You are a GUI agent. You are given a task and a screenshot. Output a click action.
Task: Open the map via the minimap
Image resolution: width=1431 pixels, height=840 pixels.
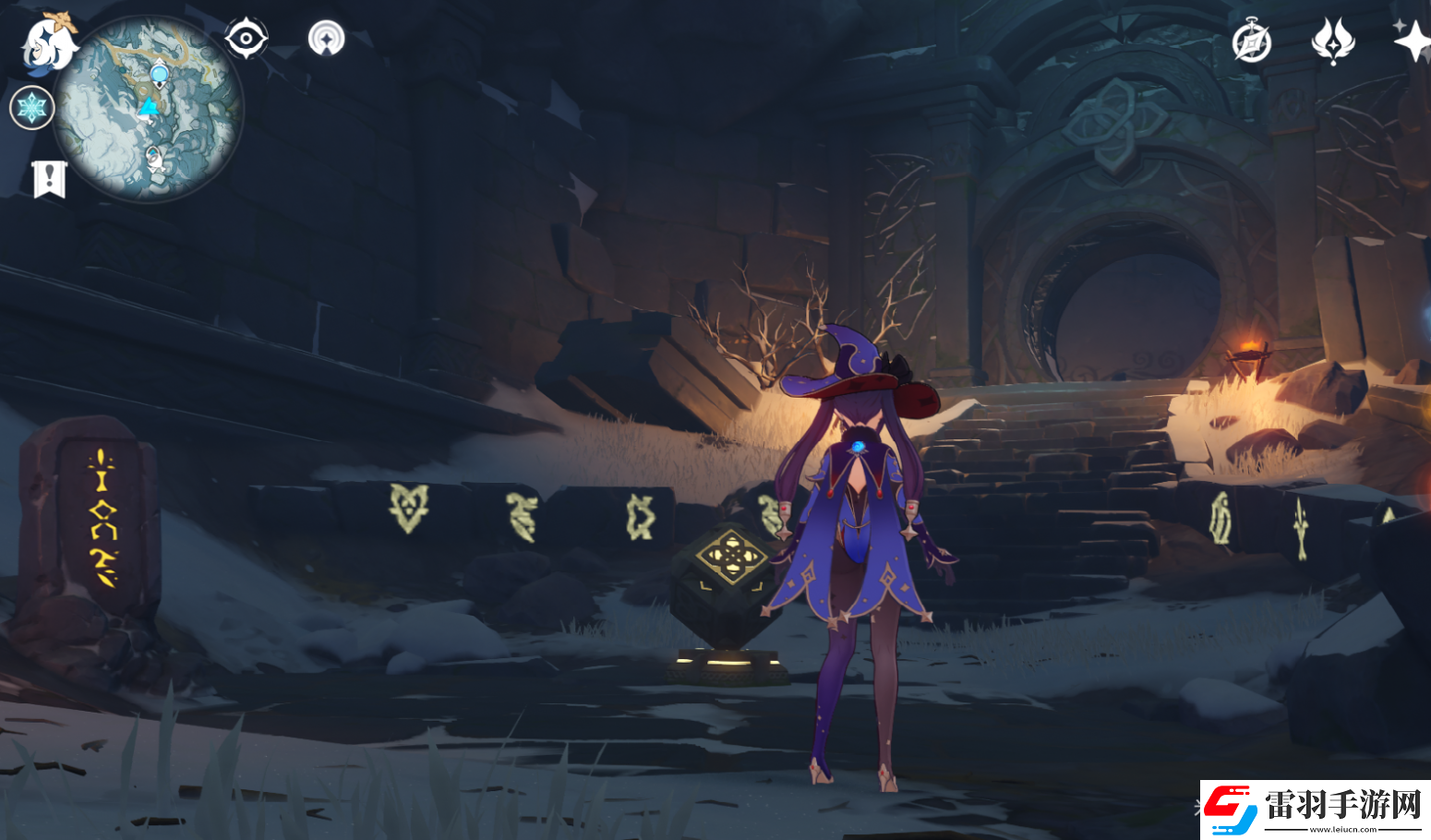pos(148,108)
